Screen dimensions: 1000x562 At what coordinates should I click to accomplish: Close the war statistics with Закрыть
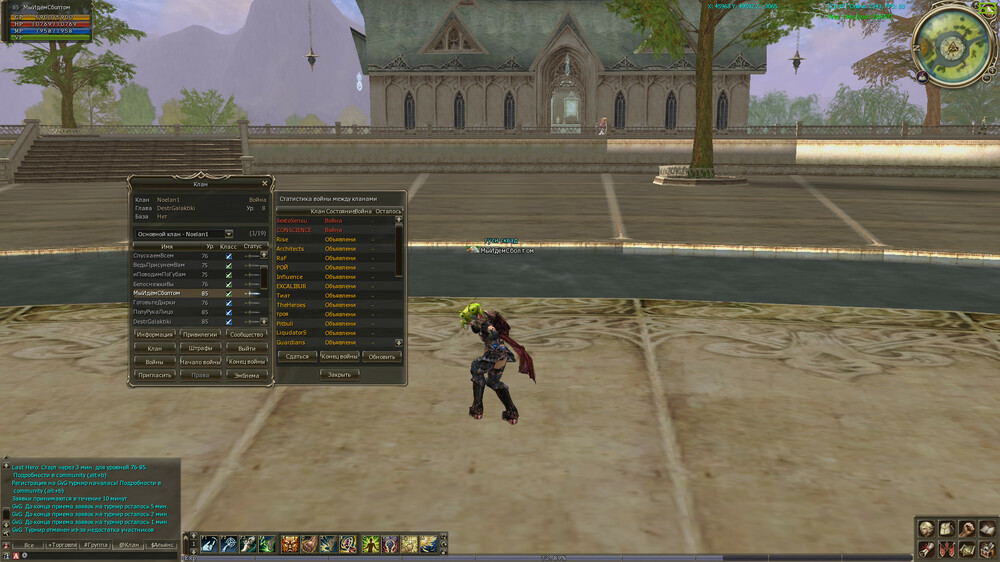point(339,374)
